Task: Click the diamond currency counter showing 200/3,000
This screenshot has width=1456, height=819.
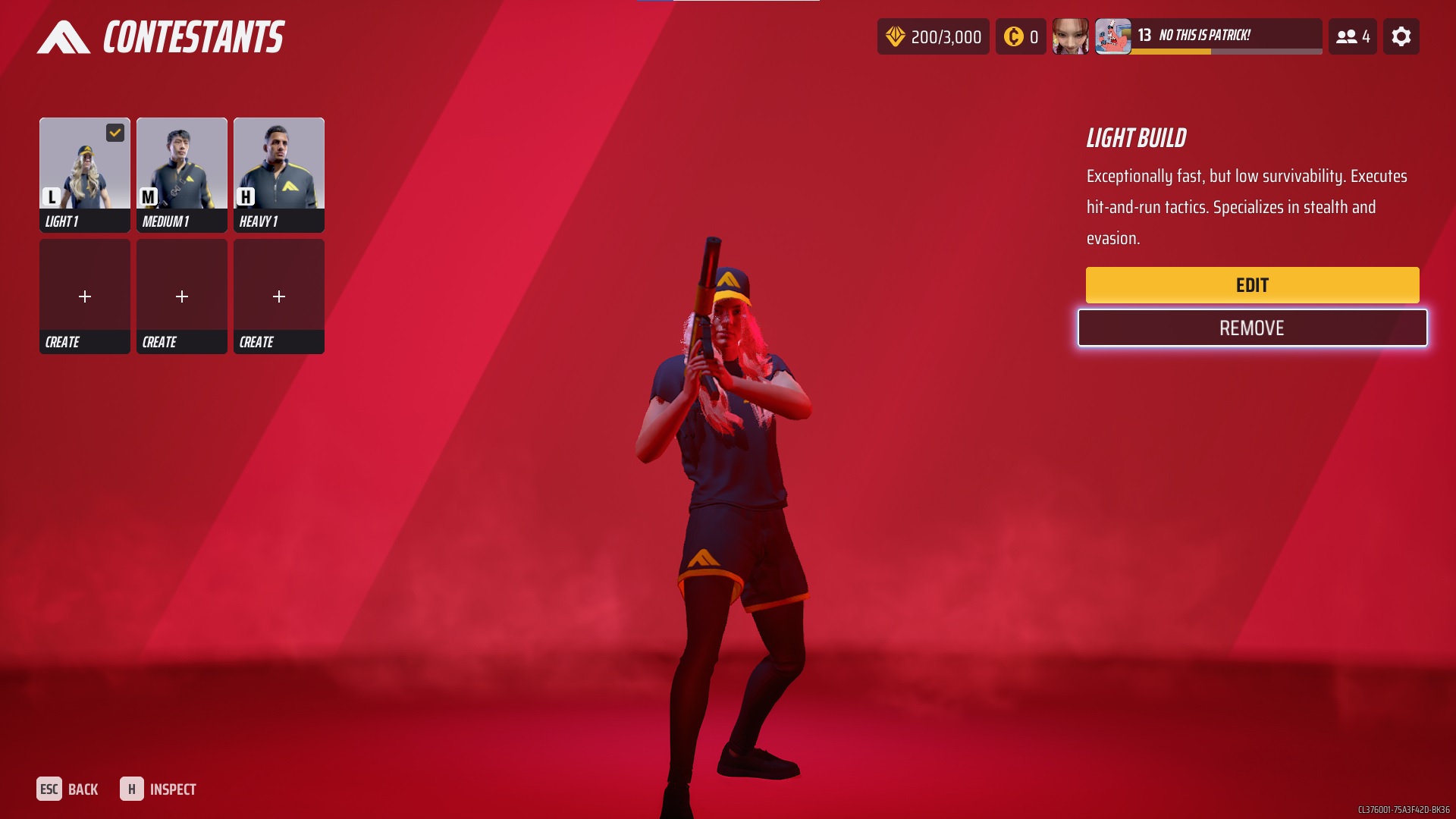Action: coord(933,36)
